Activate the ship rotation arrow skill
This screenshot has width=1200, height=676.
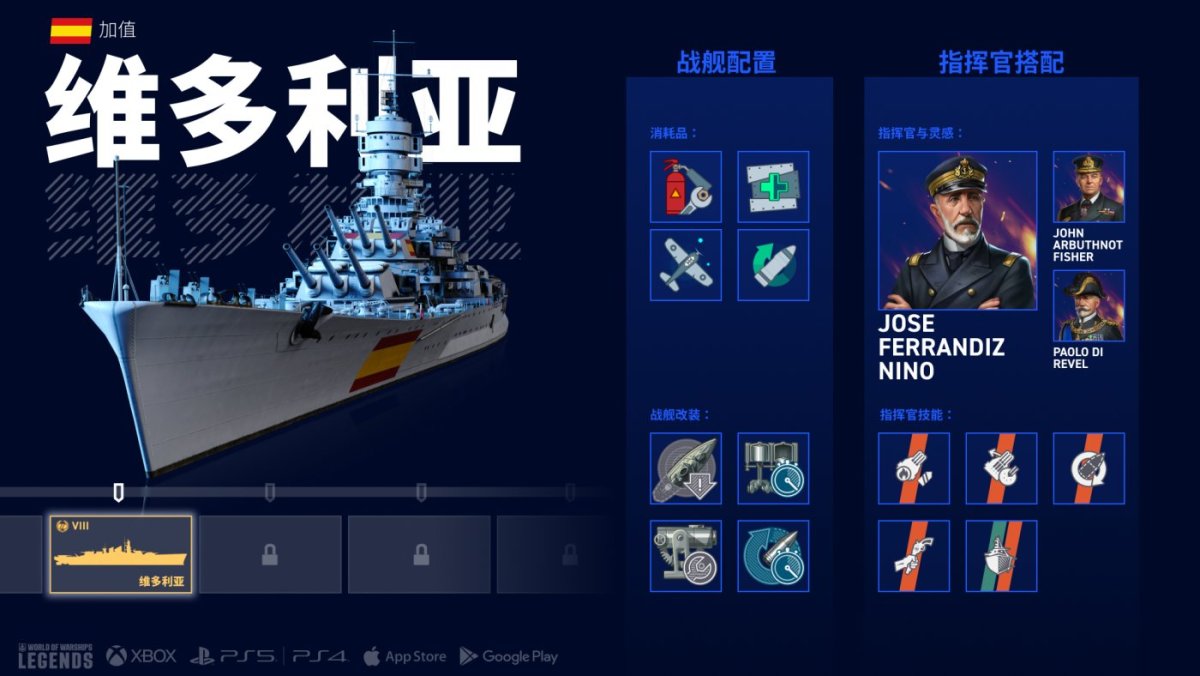1088,468
